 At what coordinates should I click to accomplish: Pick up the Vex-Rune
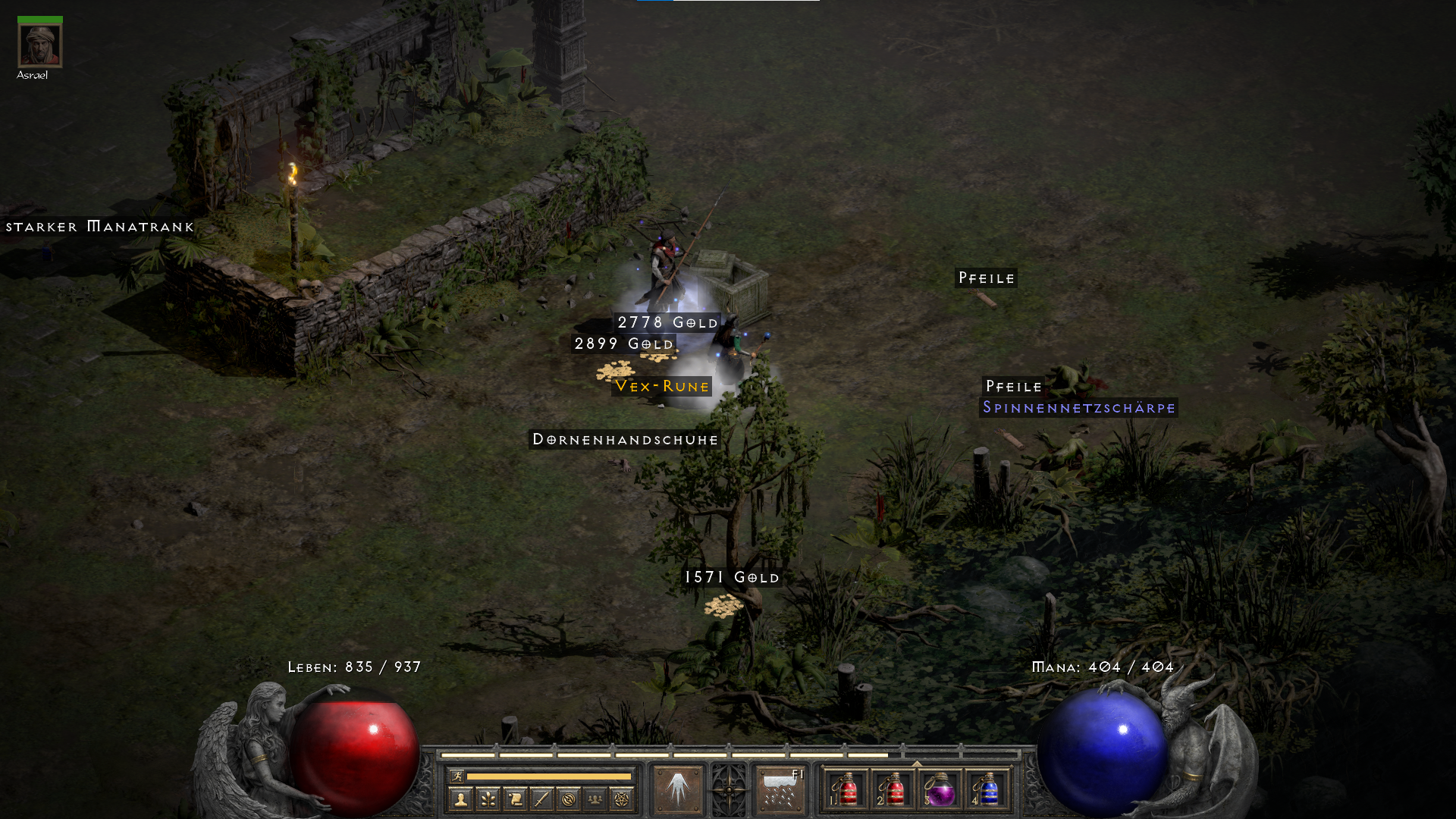[x=661, y=386]
